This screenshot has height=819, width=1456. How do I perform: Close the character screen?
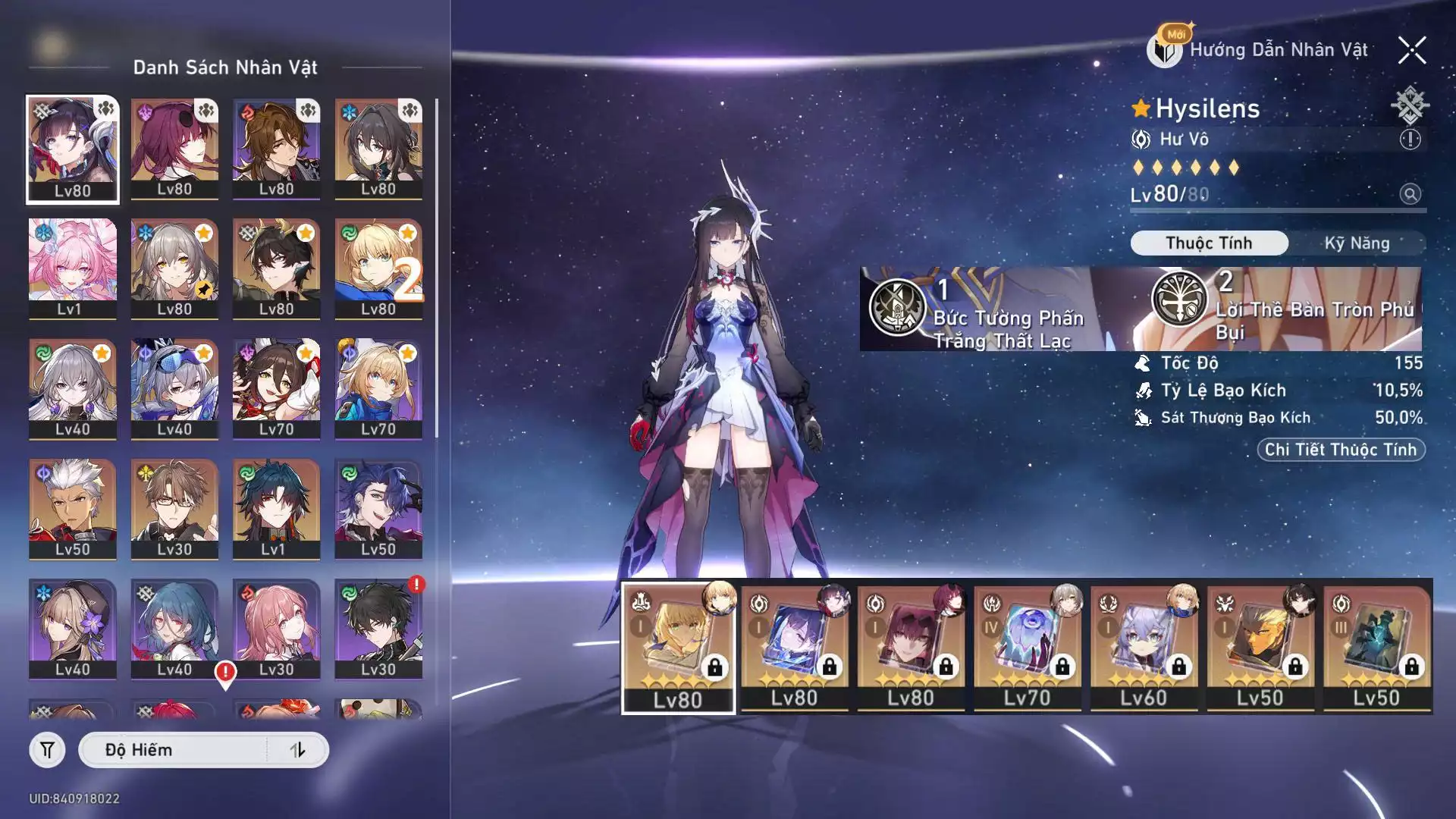click(1411, 51)
